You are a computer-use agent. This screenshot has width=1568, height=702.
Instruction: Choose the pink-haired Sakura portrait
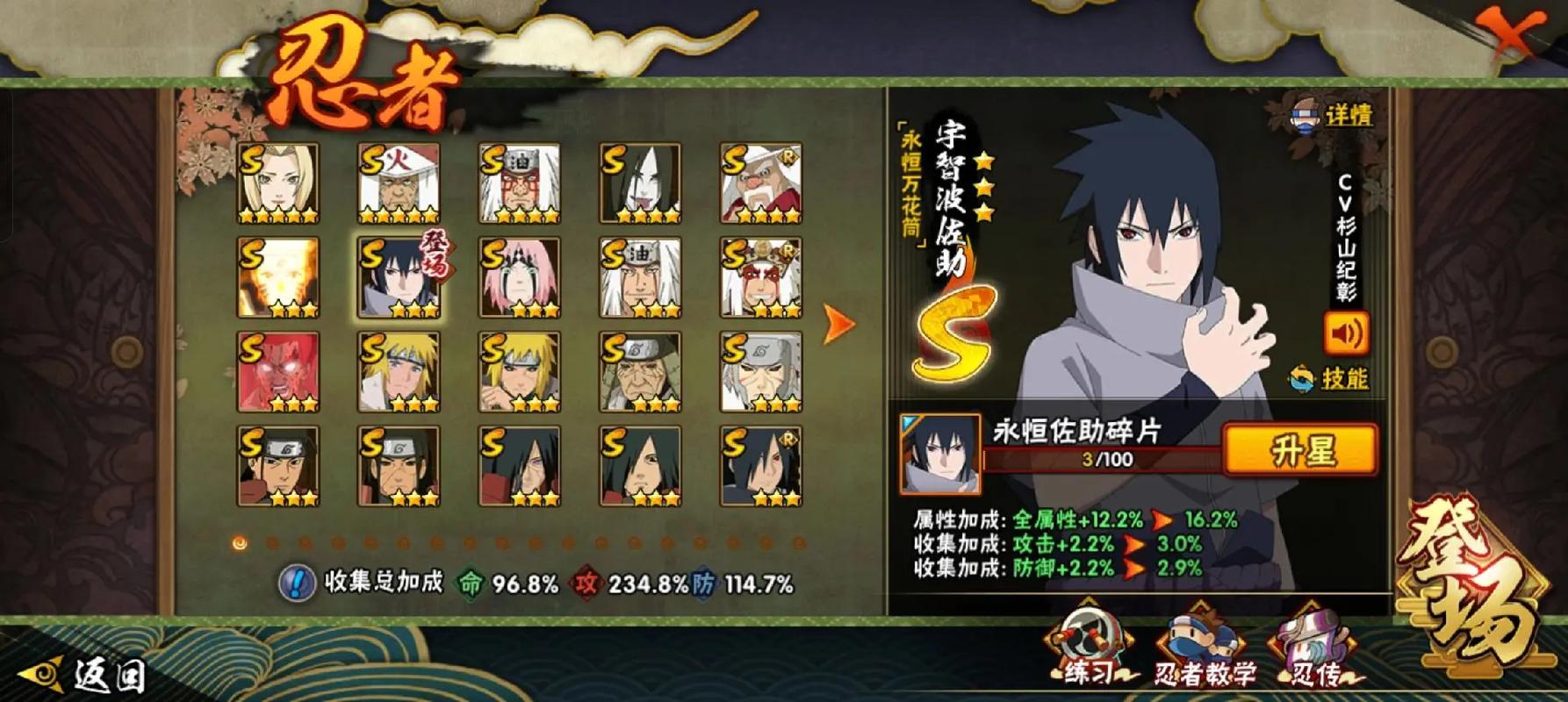pos(520,277)
